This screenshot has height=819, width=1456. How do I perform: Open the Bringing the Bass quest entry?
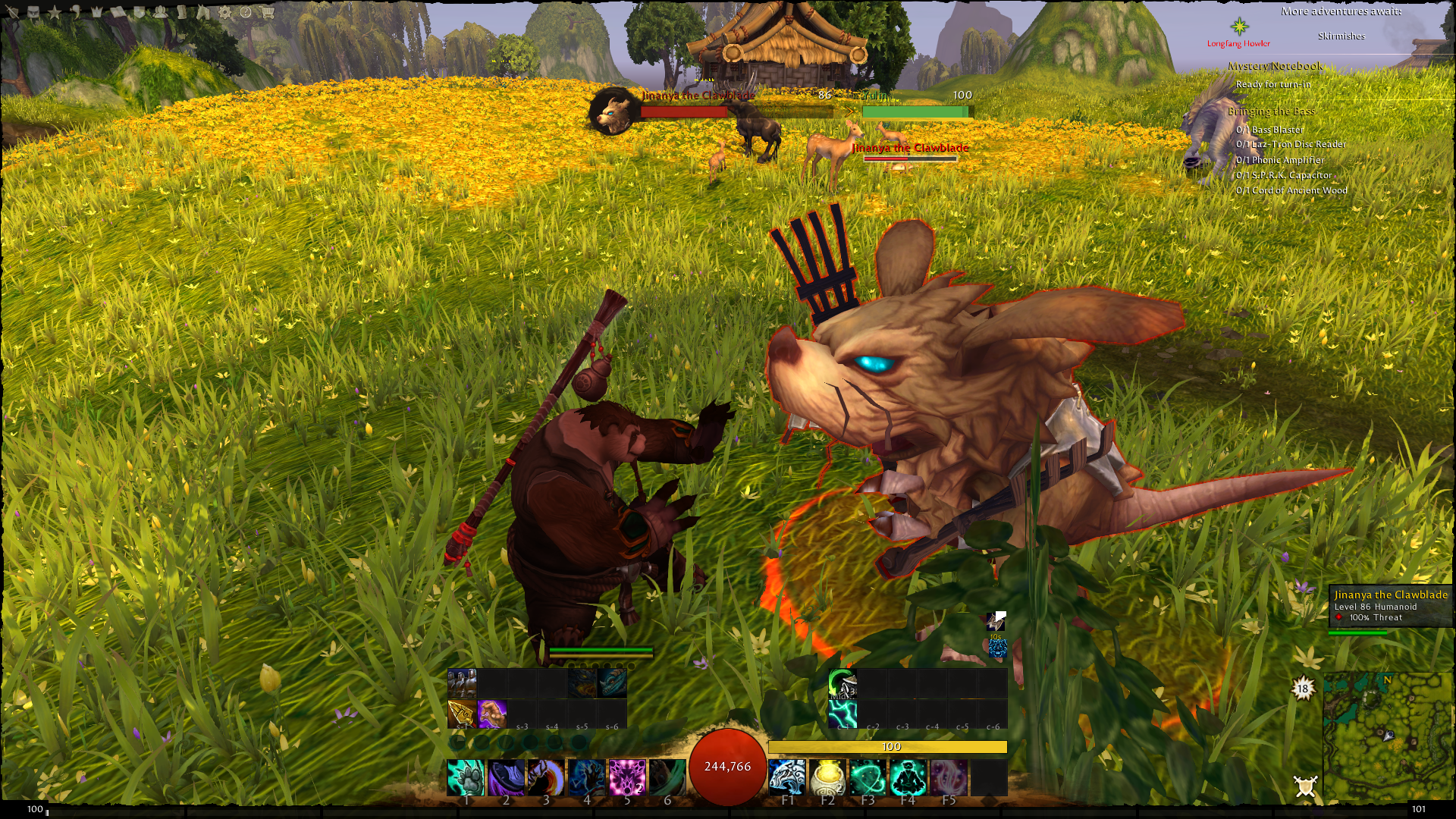1271,111
